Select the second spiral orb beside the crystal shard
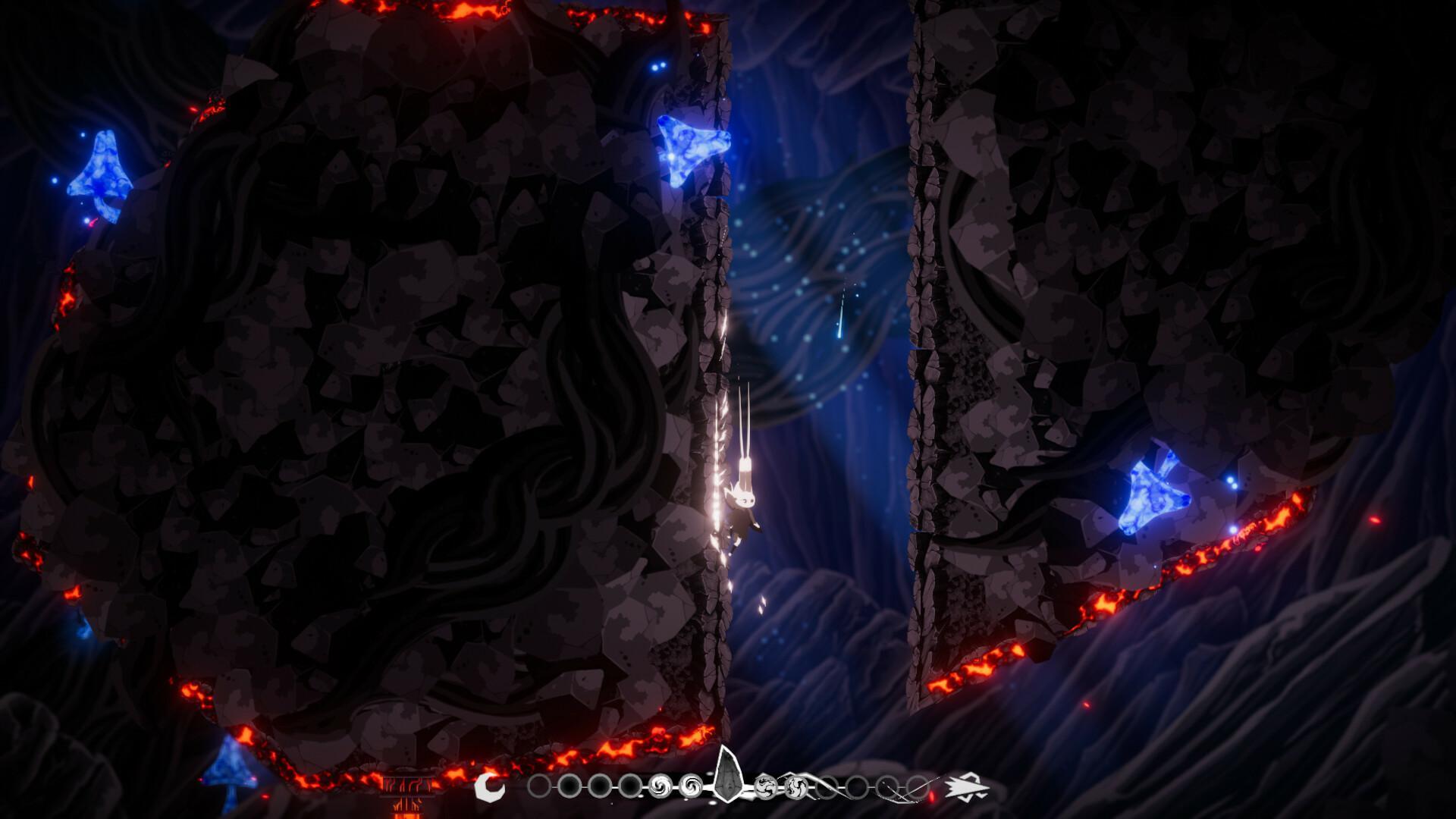This screenshot has height=819, width=1456. [x=690, y=786]
